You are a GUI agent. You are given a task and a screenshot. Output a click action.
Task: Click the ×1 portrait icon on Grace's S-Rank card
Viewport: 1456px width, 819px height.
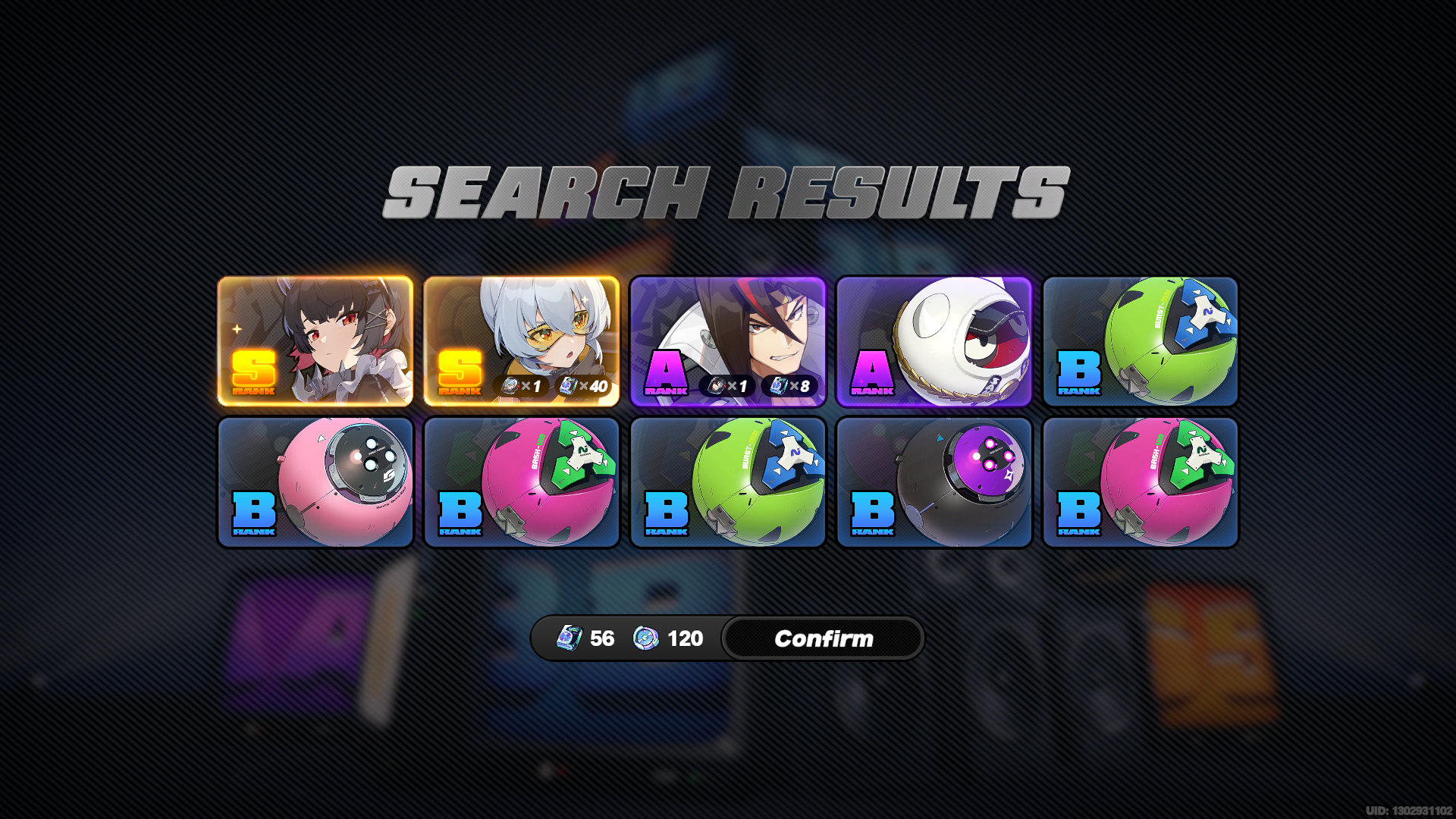(x=512, y=386)
